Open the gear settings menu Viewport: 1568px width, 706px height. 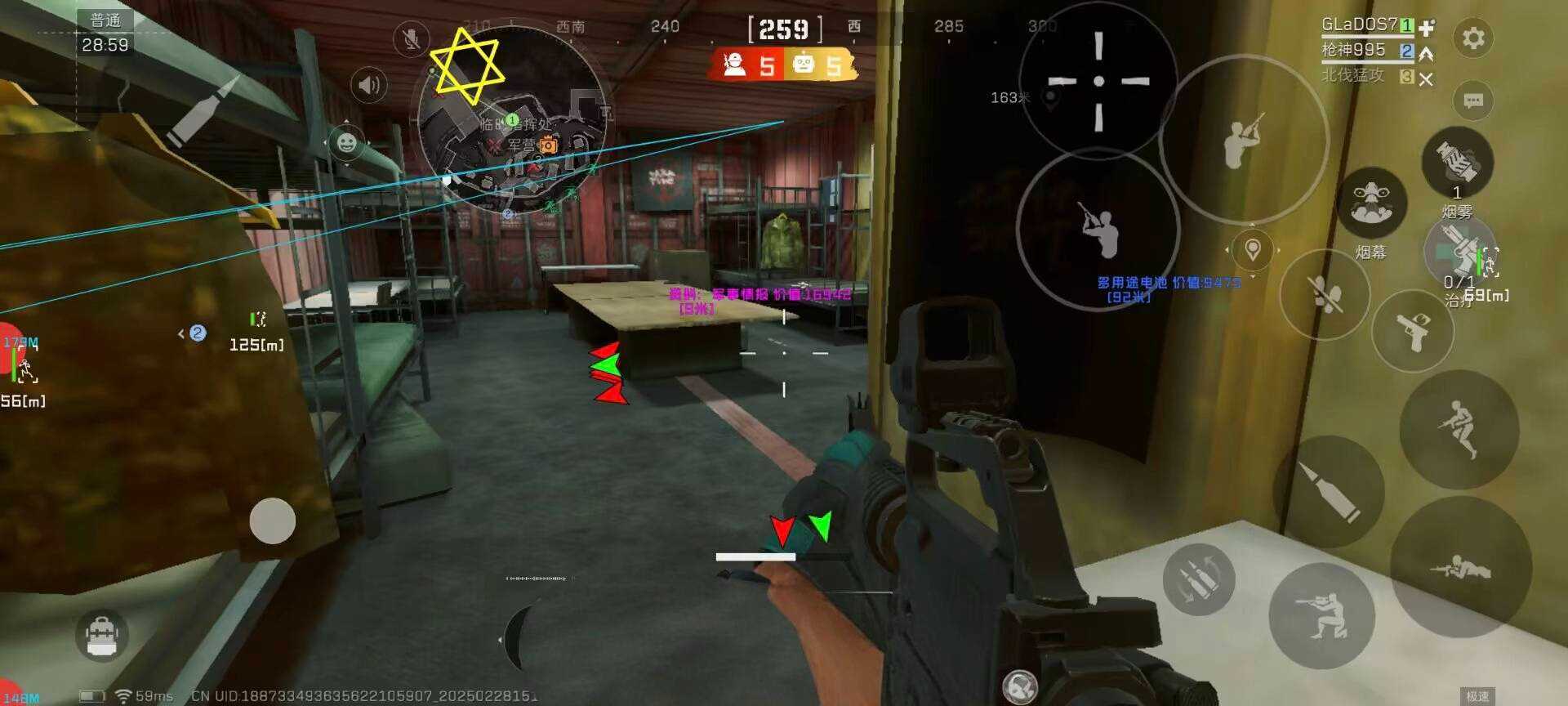(1473, 38)
